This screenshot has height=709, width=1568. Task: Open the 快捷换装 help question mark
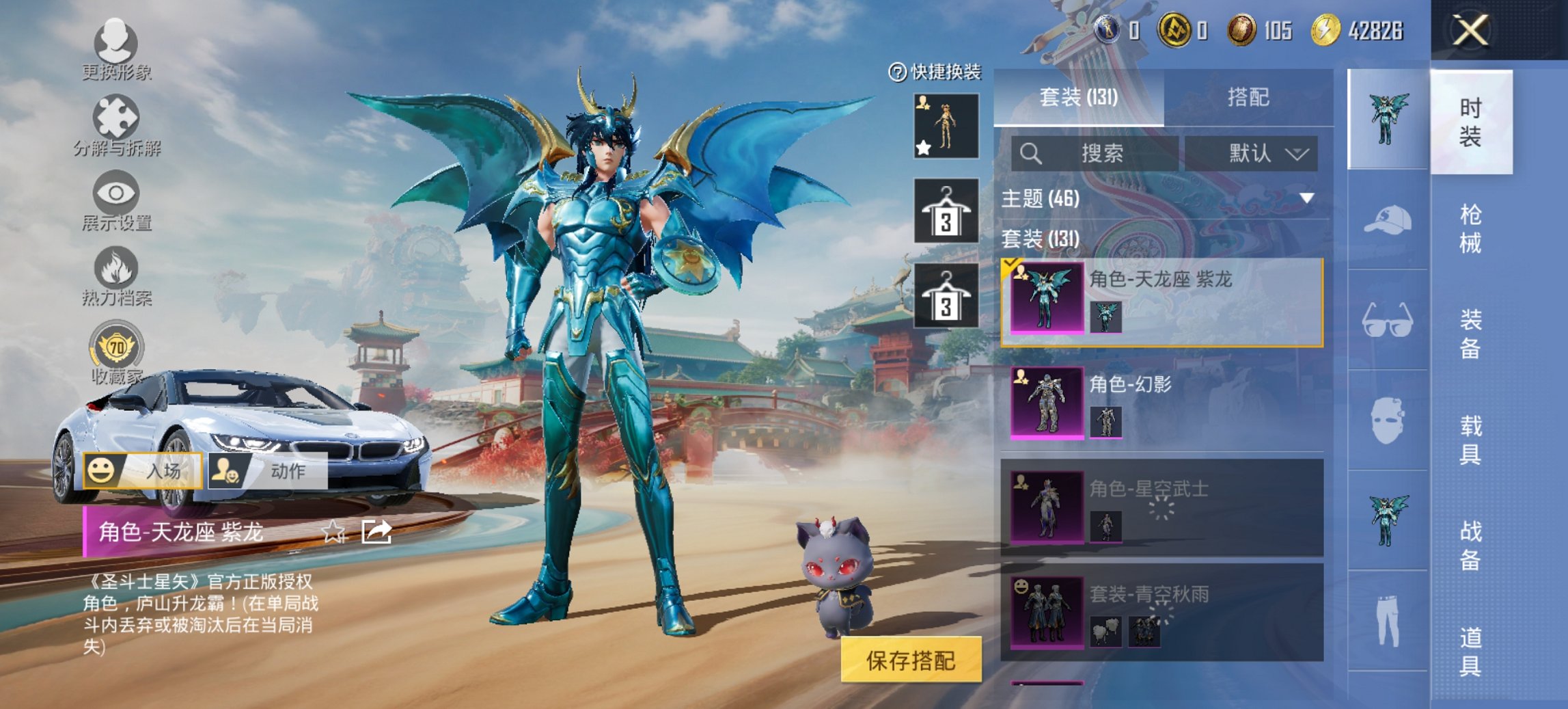pyautogui.click(x=896, y=72)
